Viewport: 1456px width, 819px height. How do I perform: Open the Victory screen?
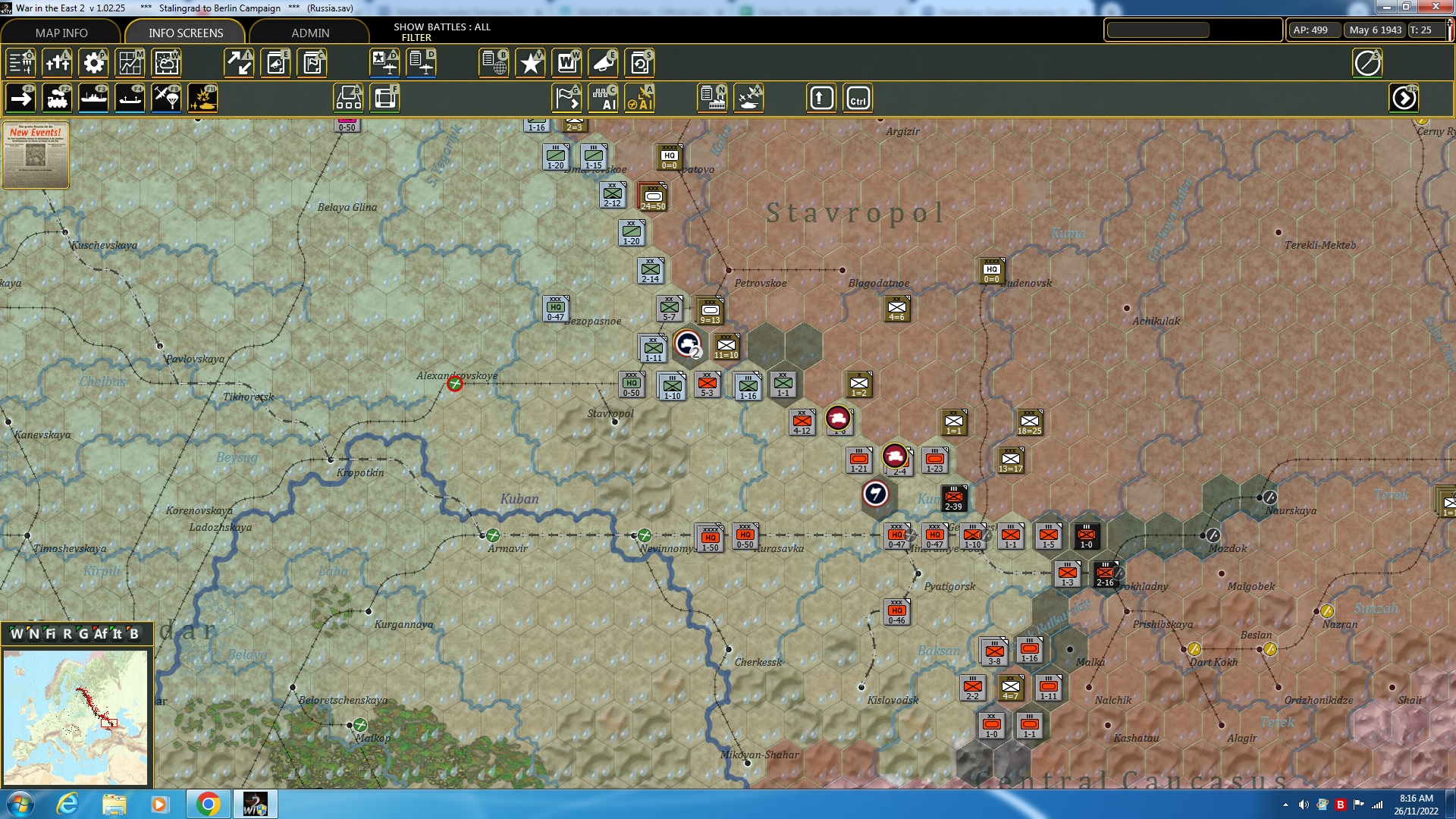pyautogui.click(x=529, y=63)
